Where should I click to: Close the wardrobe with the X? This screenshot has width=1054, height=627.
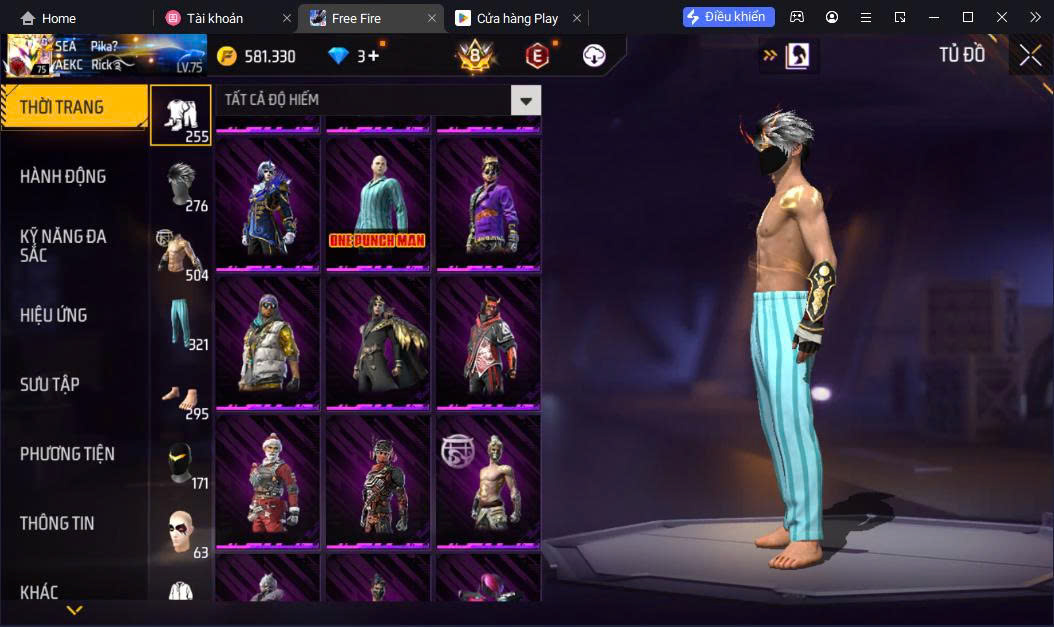pyautogui.click(x=1030, y=56)
